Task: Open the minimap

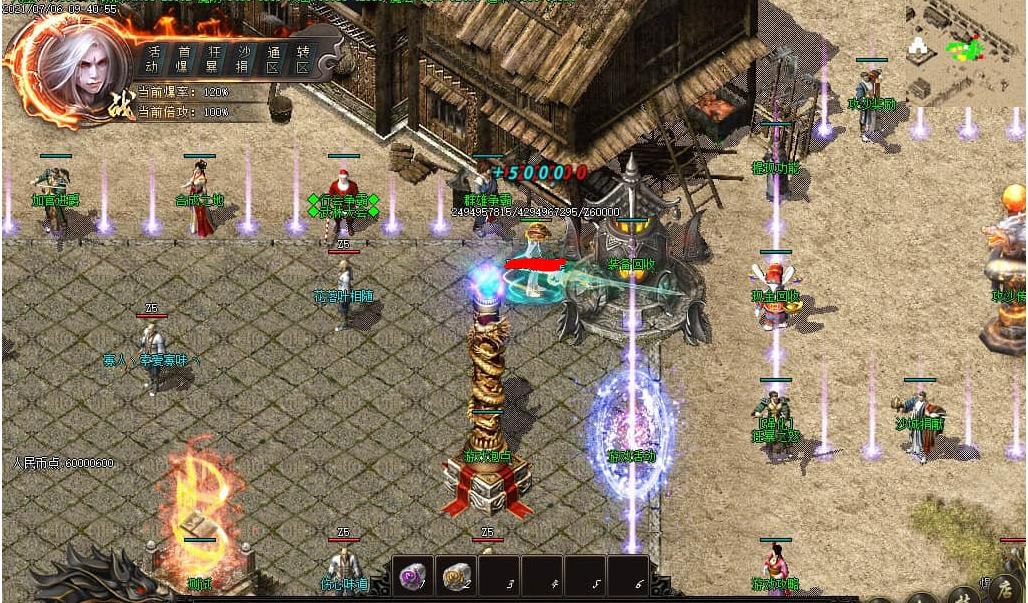Action: click(x=964, y=52)
